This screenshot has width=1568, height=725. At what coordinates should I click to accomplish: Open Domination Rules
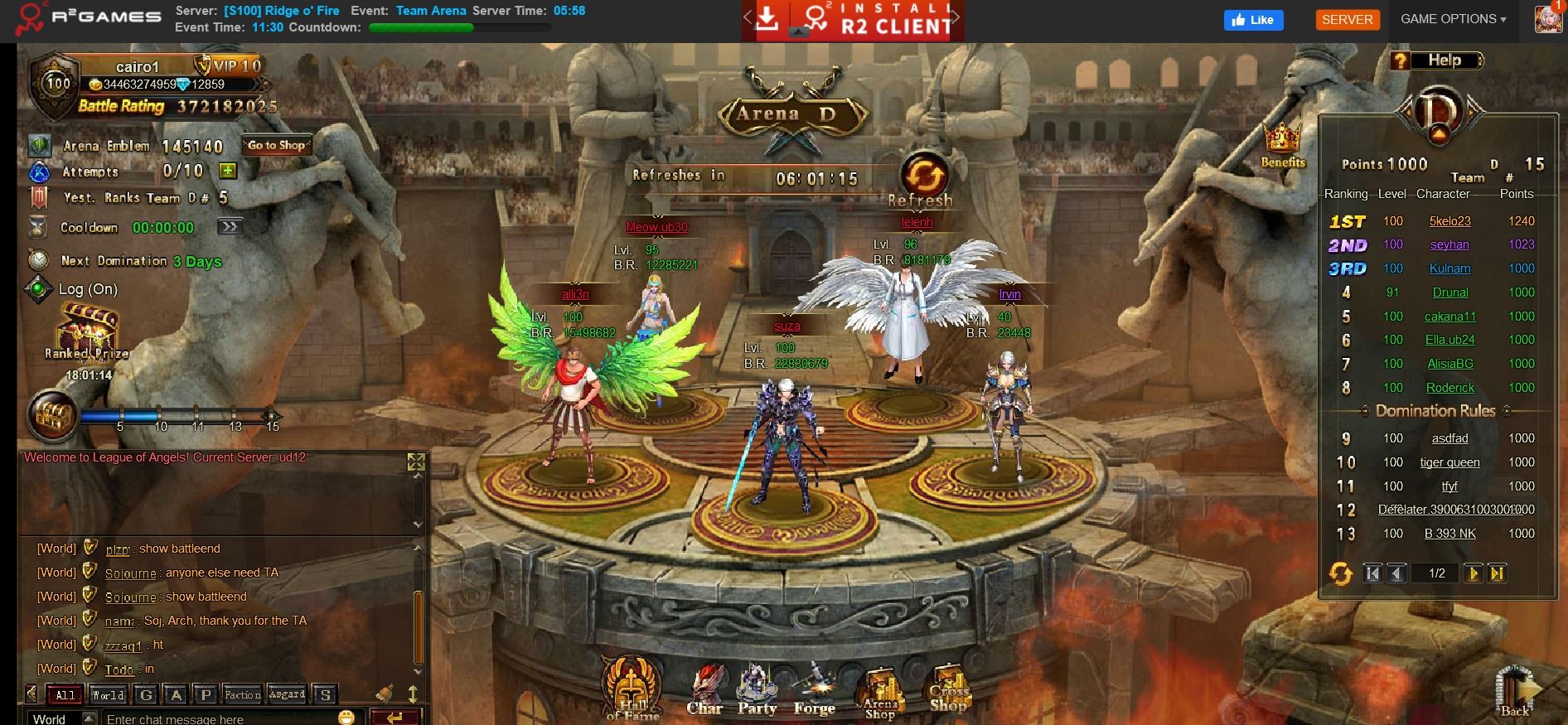coord(1435,411)
